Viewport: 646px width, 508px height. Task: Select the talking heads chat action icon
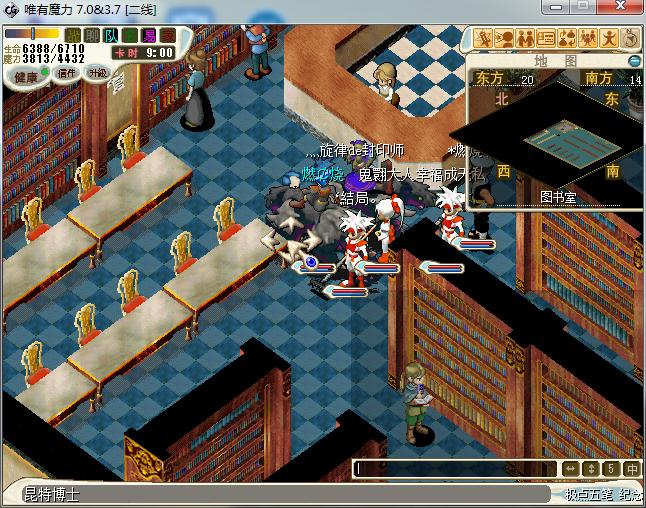[x=503, y=39]
